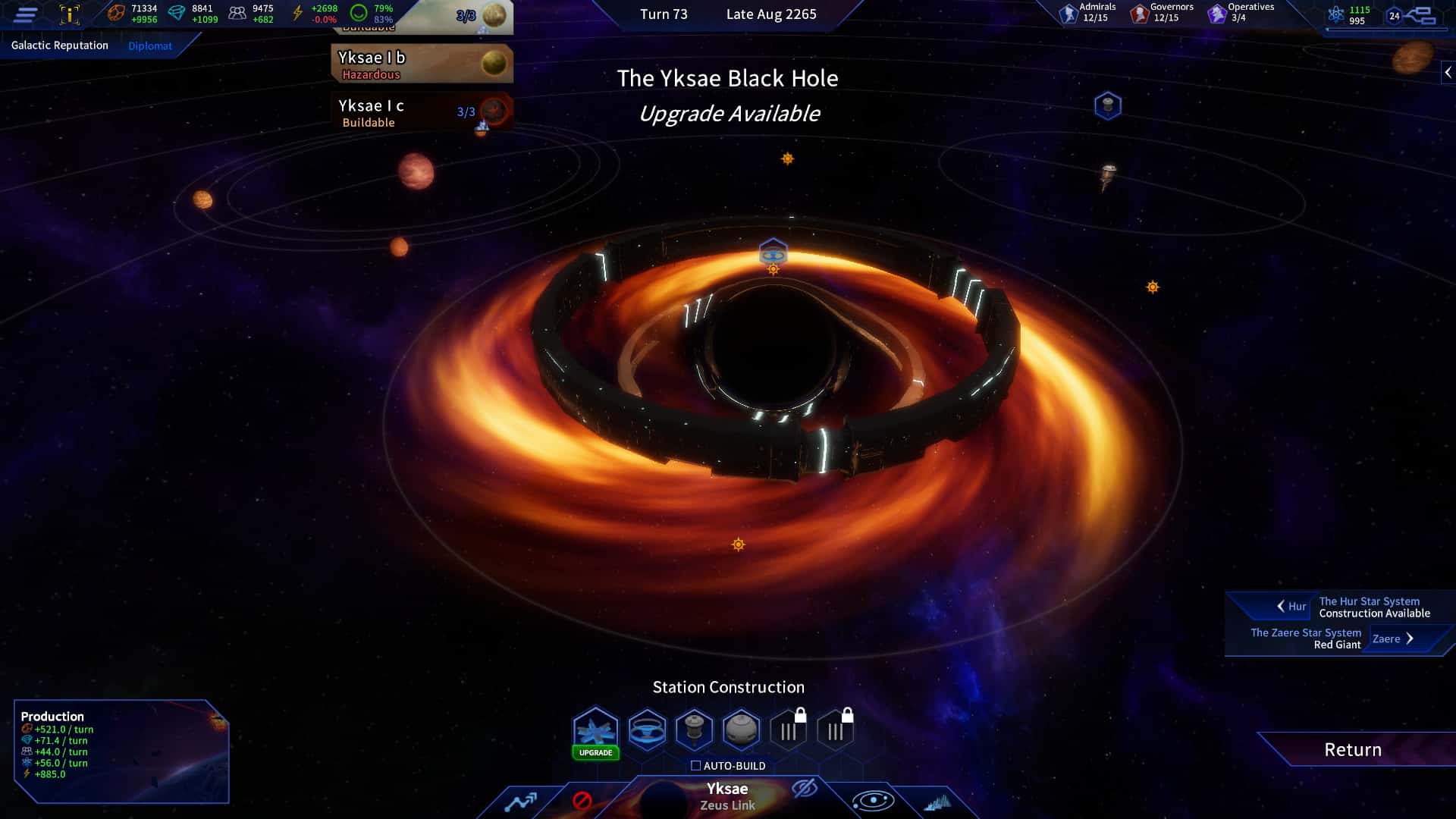
Task: Switch to the Diplomat tab
Action: tap(150, 45)
